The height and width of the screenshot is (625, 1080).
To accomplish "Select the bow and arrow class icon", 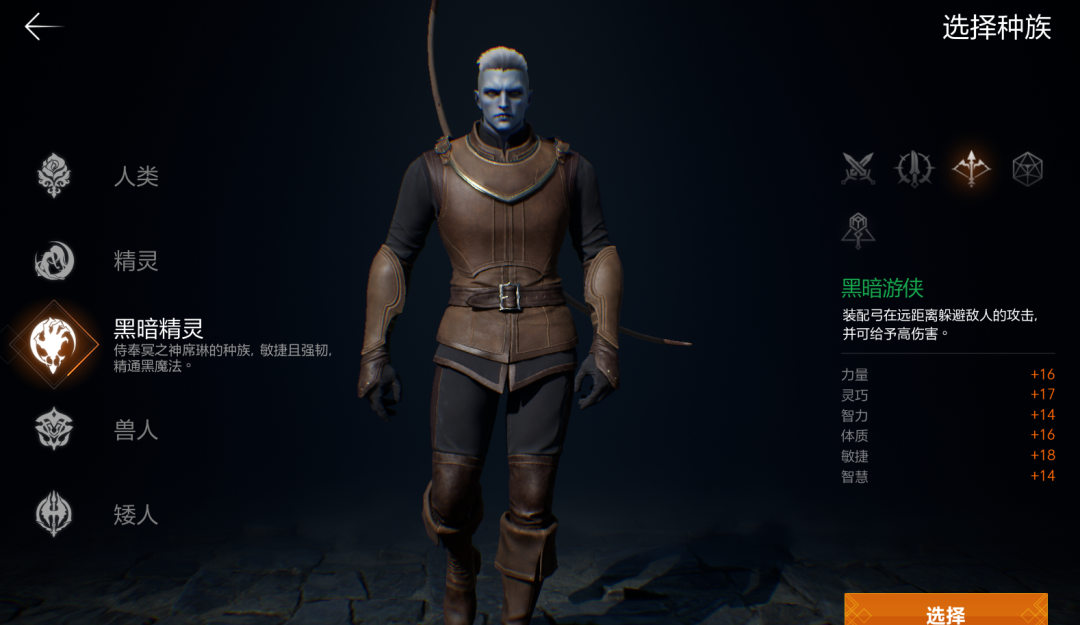I will click(x=971, y=169).
